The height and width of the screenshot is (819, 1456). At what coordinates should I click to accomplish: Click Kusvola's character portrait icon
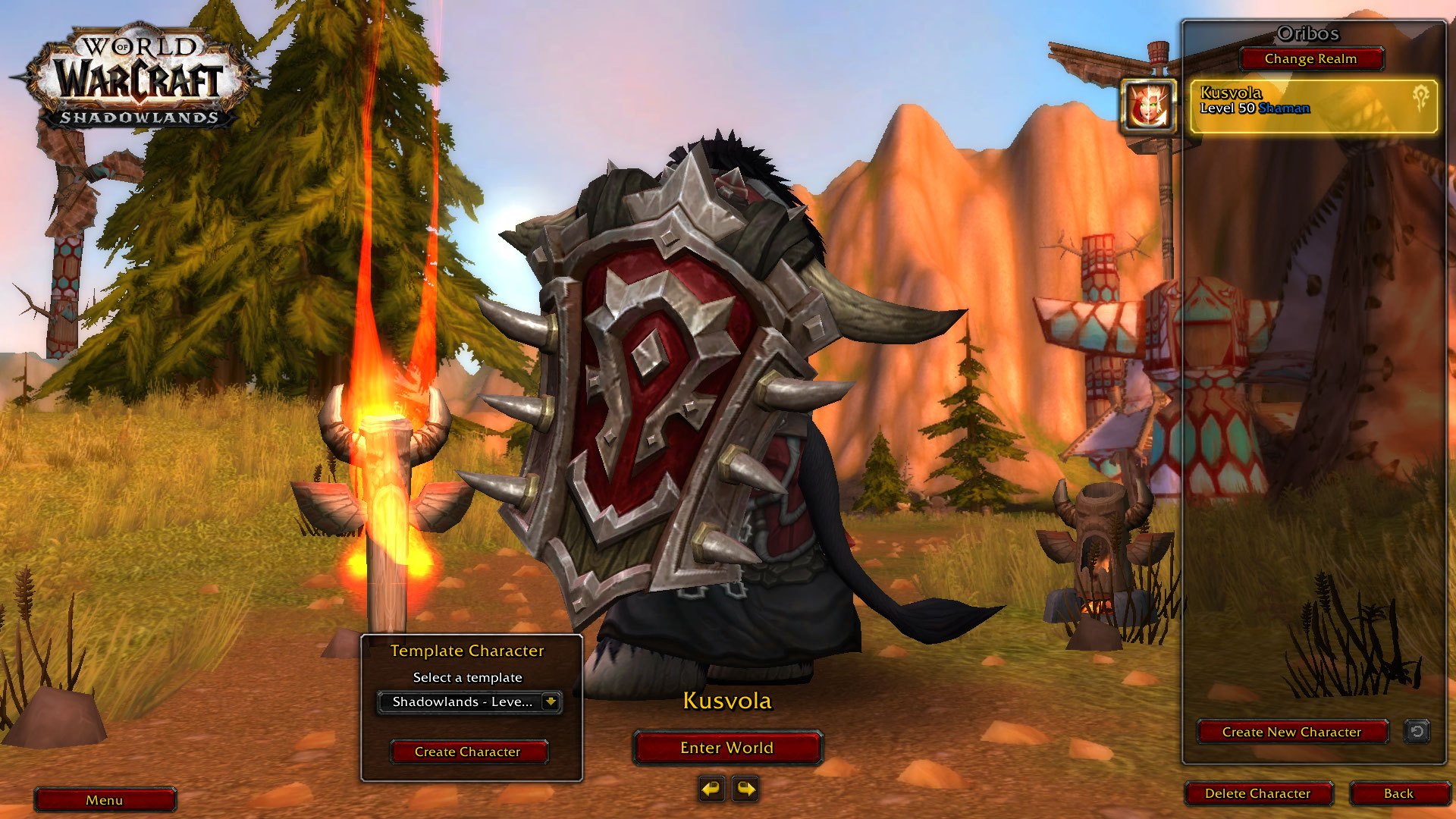point(1148,106)
